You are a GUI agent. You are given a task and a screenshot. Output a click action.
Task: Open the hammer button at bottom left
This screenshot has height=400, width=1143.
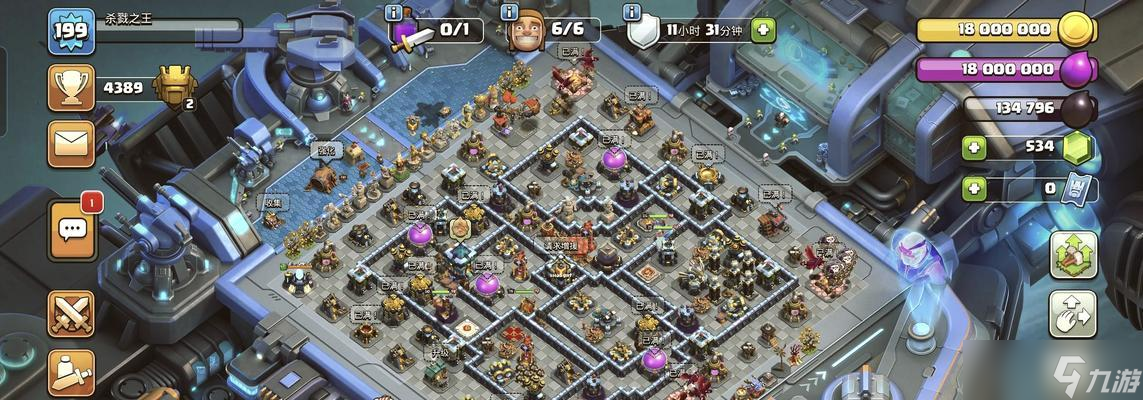[x=71, y=372]
